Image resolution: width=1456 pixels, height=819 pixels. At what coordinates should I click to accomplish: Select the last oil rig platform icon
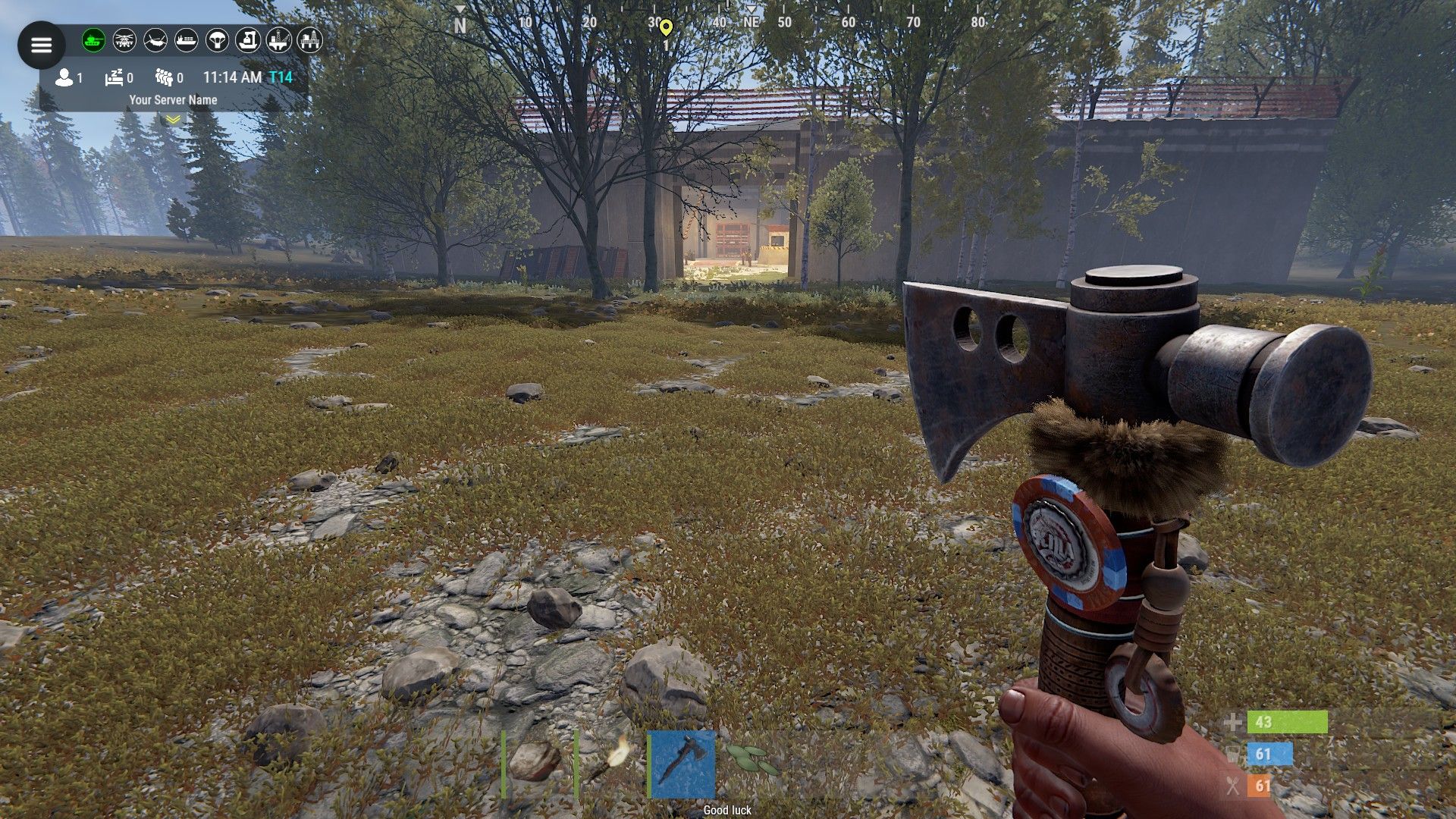tap(309, 40)
